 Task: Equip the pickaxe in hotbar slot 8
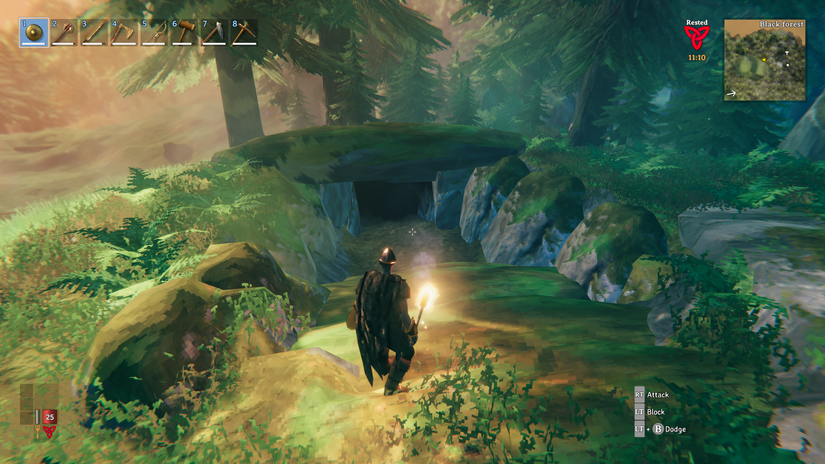point(243,33)
